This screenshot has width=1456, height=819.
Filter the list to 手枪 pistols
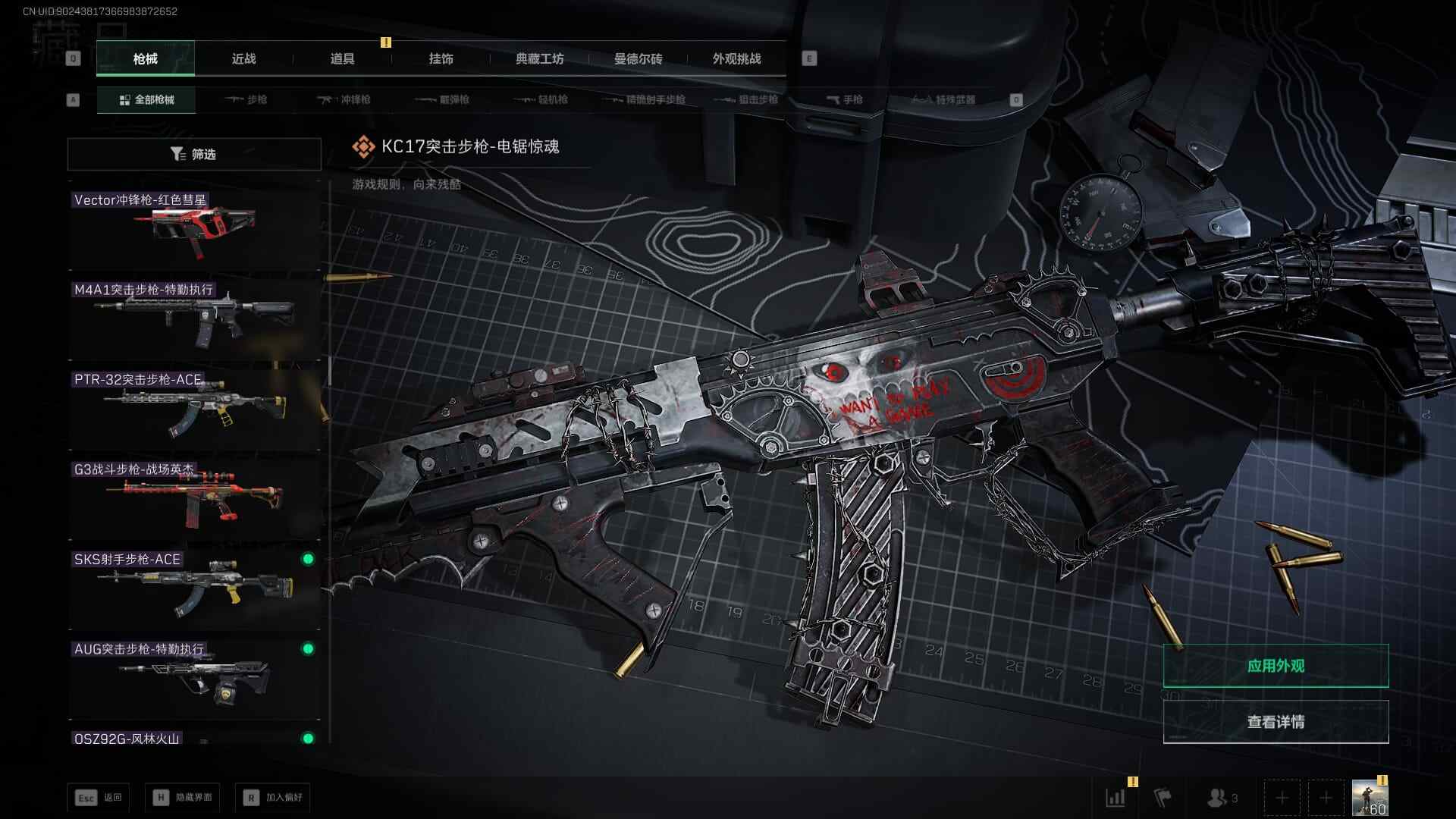click(x=845, y=99)
